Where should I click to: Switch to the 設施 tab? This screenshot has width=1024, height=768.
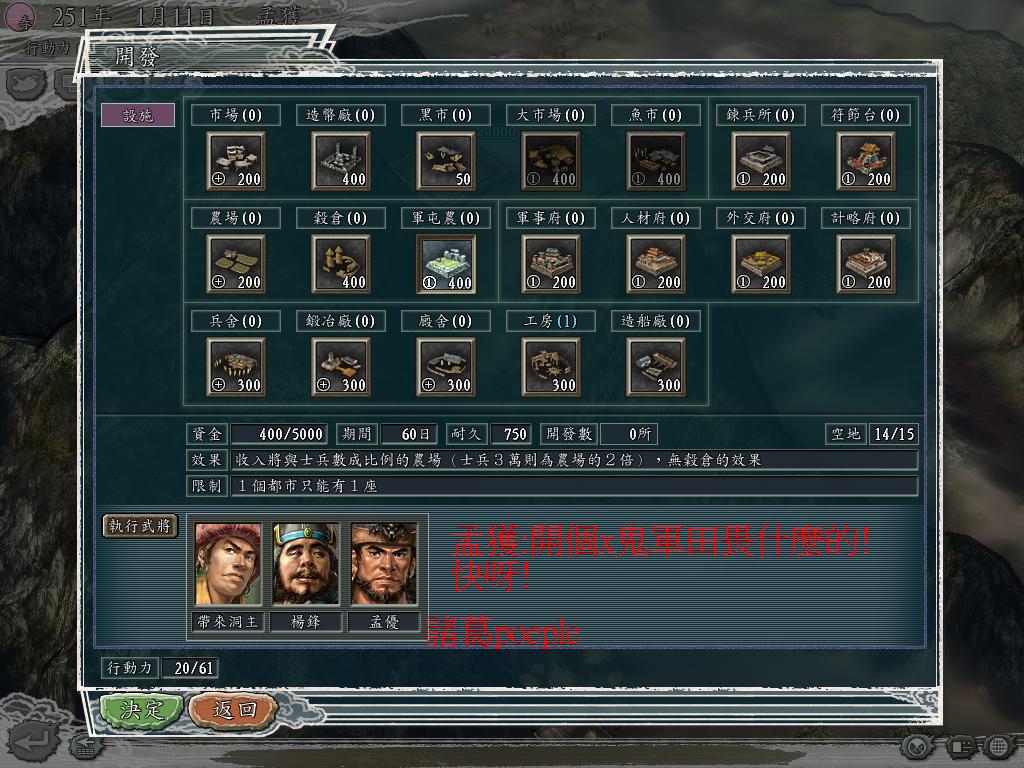pos(138,115)
